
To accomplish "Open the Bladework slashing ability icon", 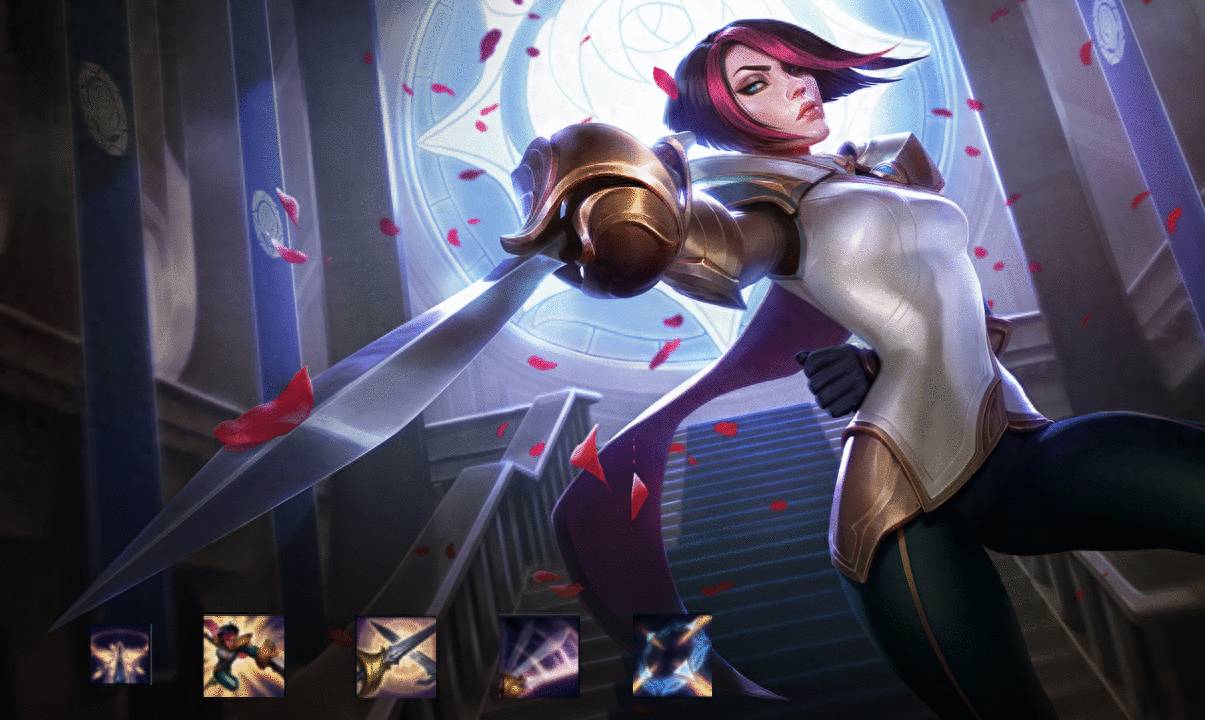I will click(x=539, y=656).
